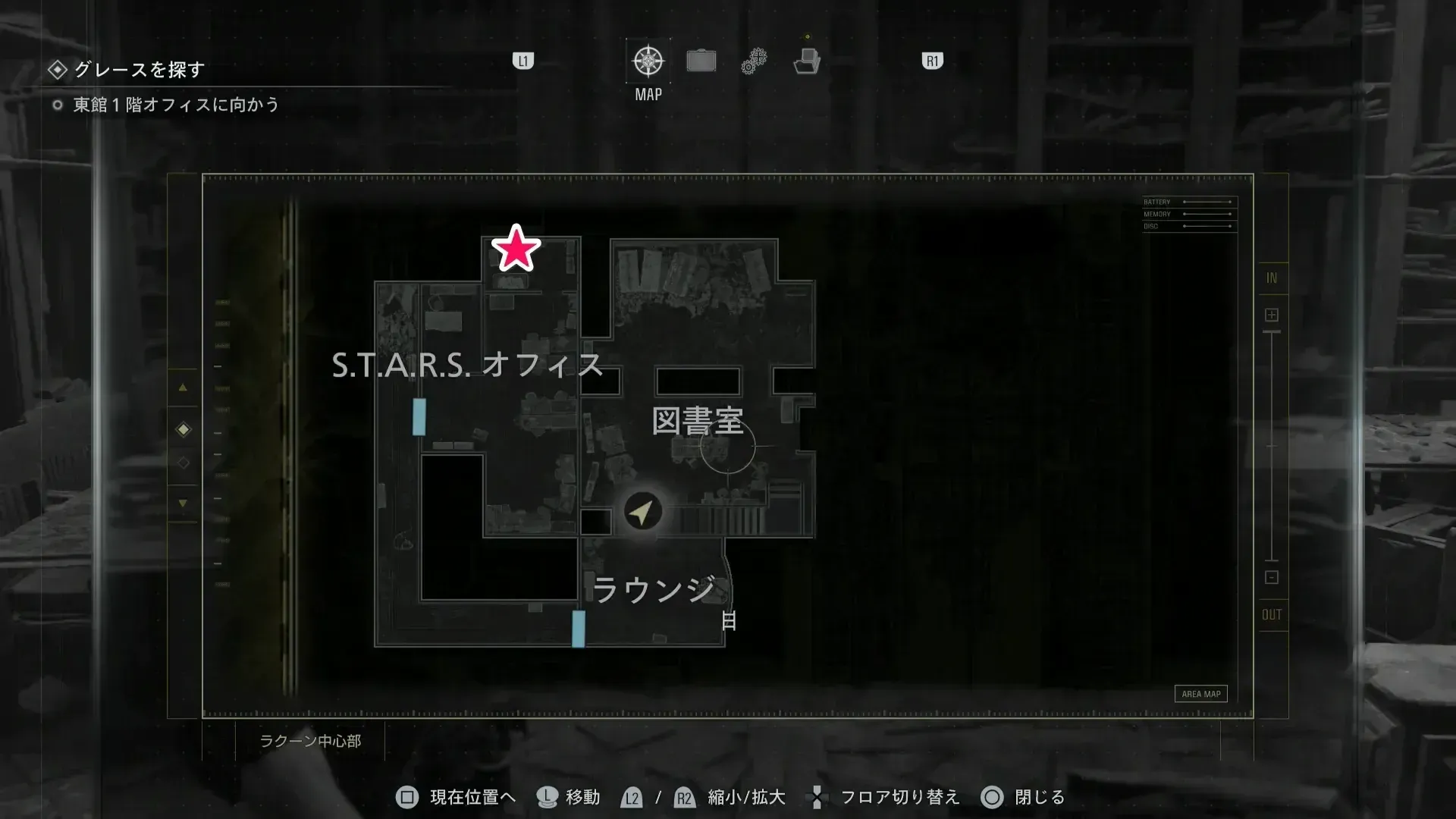
Task: Click the plus zoom-in control
Action: pos(1271,313)
